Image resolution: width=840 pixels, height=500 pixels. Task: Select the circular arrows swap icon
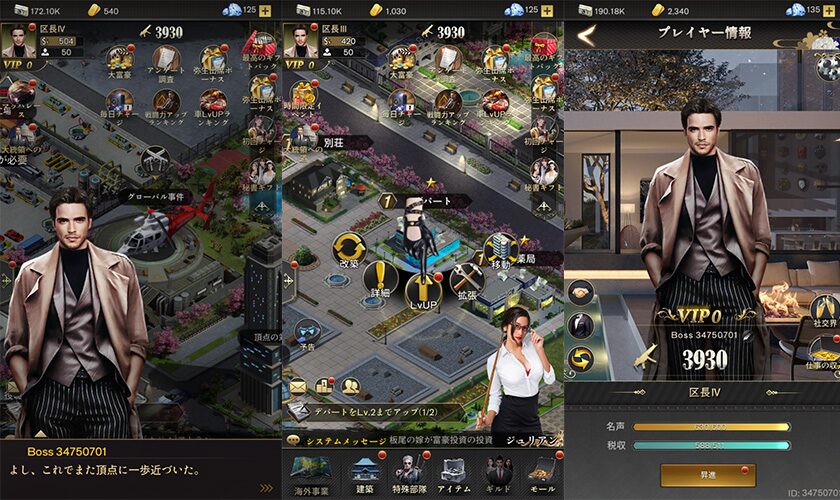click(581, 358)
